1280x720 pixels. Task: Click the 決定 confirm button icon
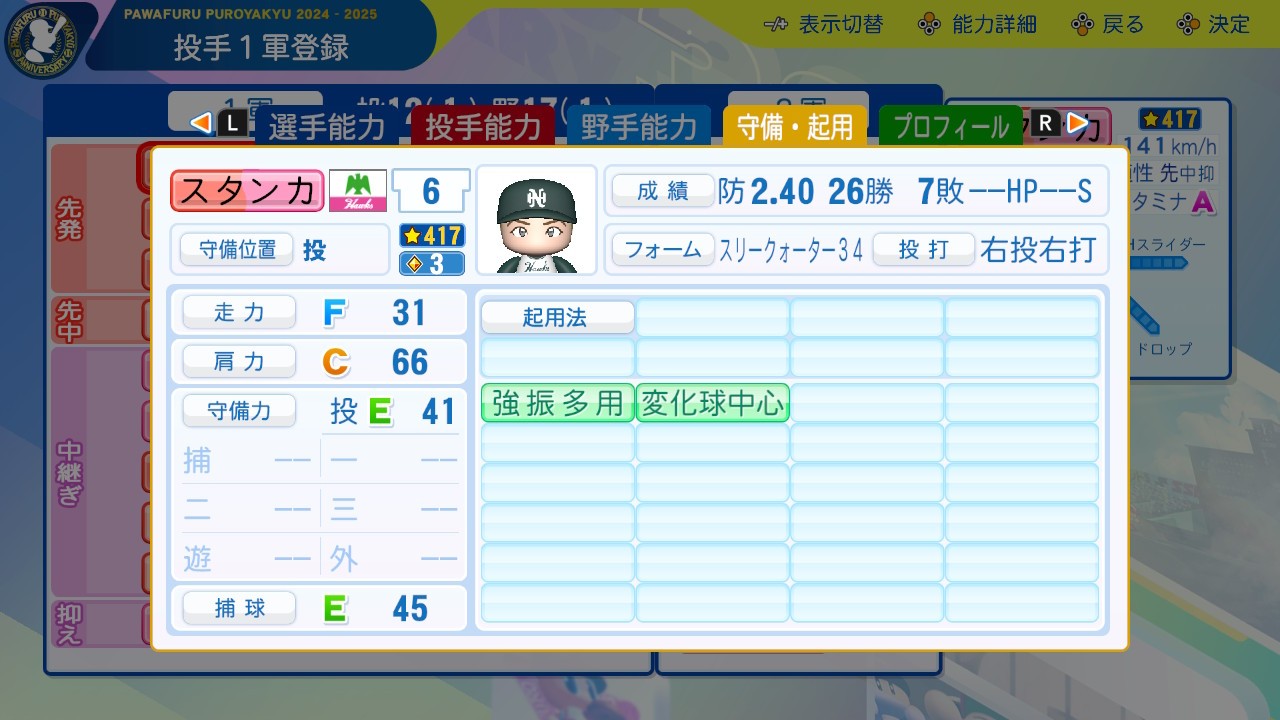pyautogui.click(x=1188, y=24)
